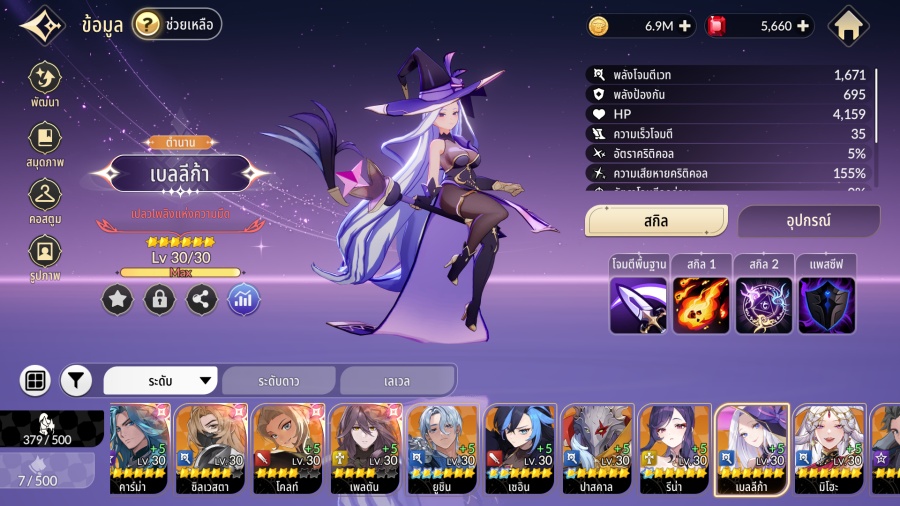The width and height of the screenshot is (900, 506).
Task: Open the ระดับ sort dropdown
Action: [x=161, y=381]
